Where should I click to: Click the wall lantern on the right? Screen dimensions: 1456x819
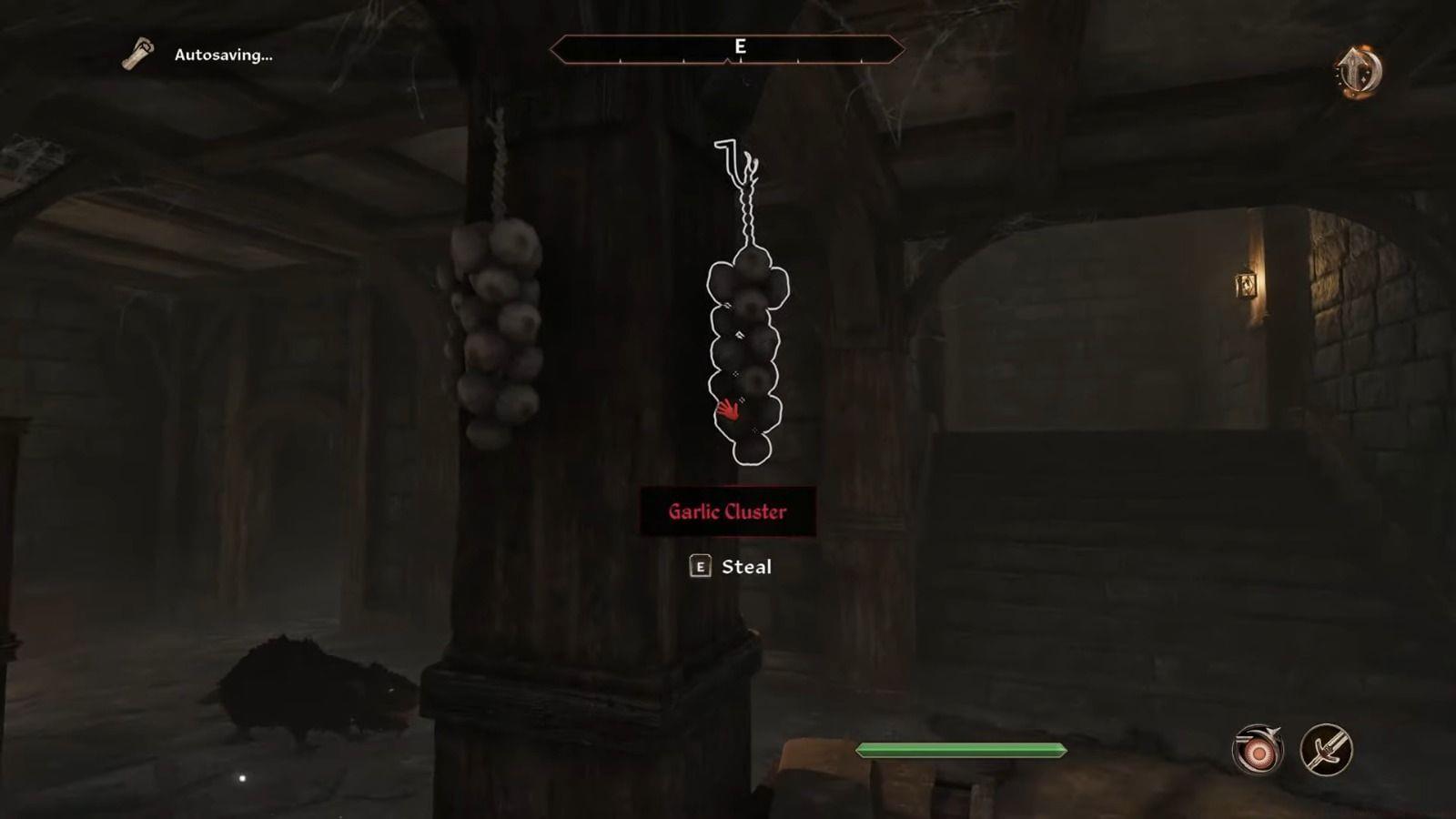(1247, 284)
